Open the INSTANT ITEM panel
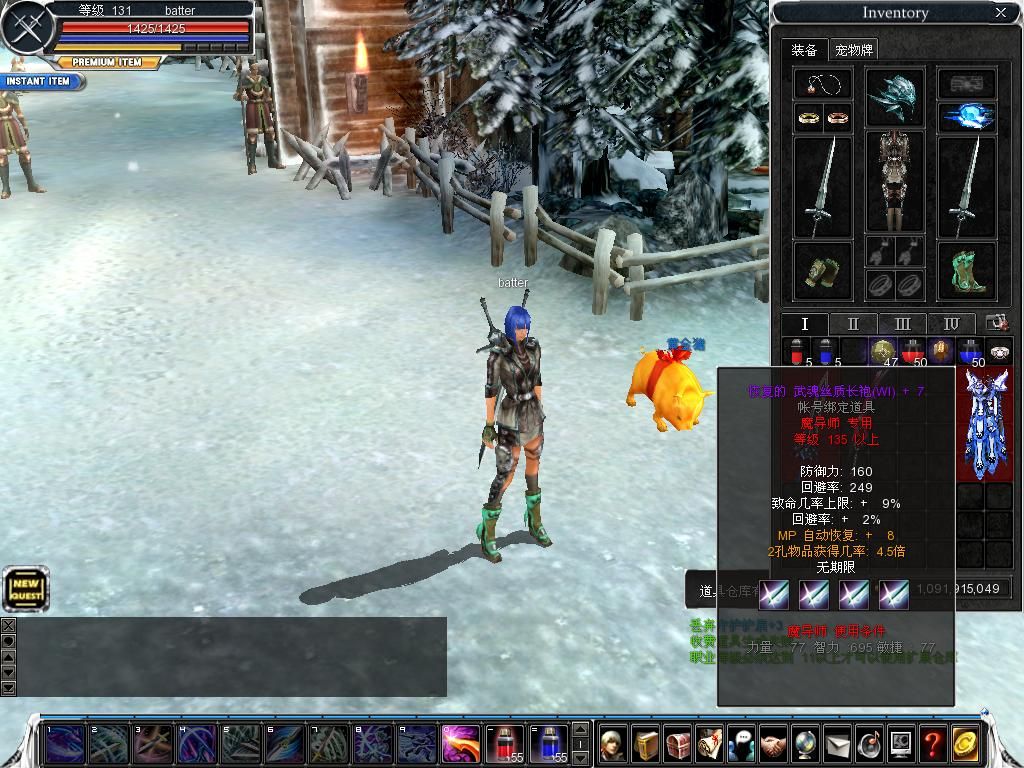 click(38, 81)
